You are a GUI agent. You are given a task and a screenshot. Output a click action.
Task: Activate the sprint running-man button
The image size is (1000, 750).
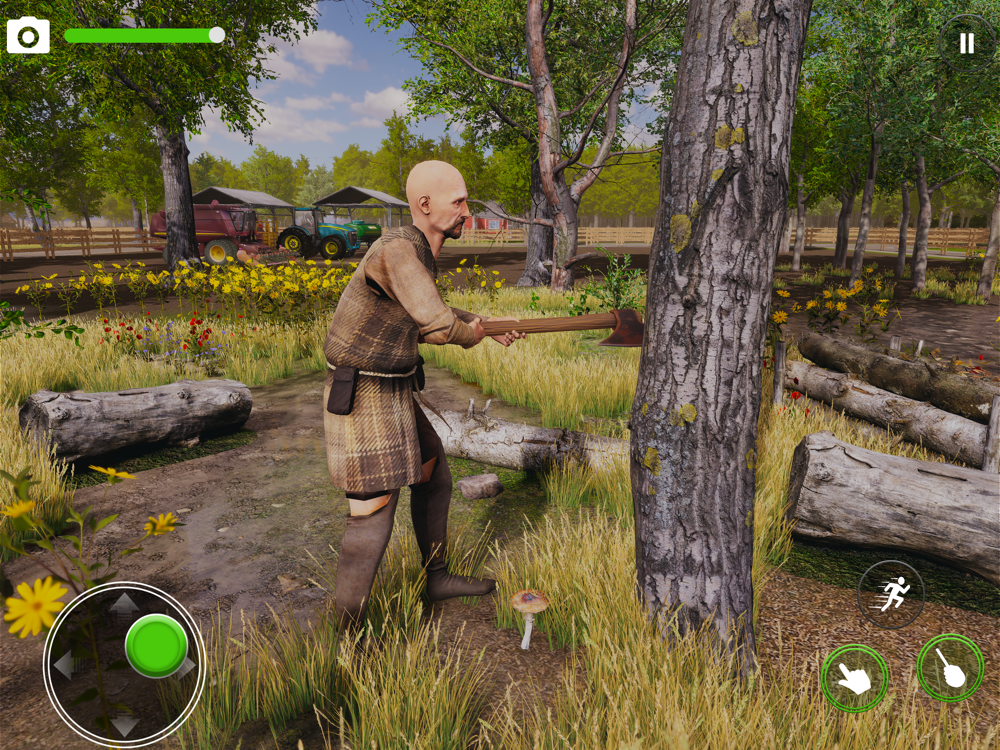tap(891, 594)
